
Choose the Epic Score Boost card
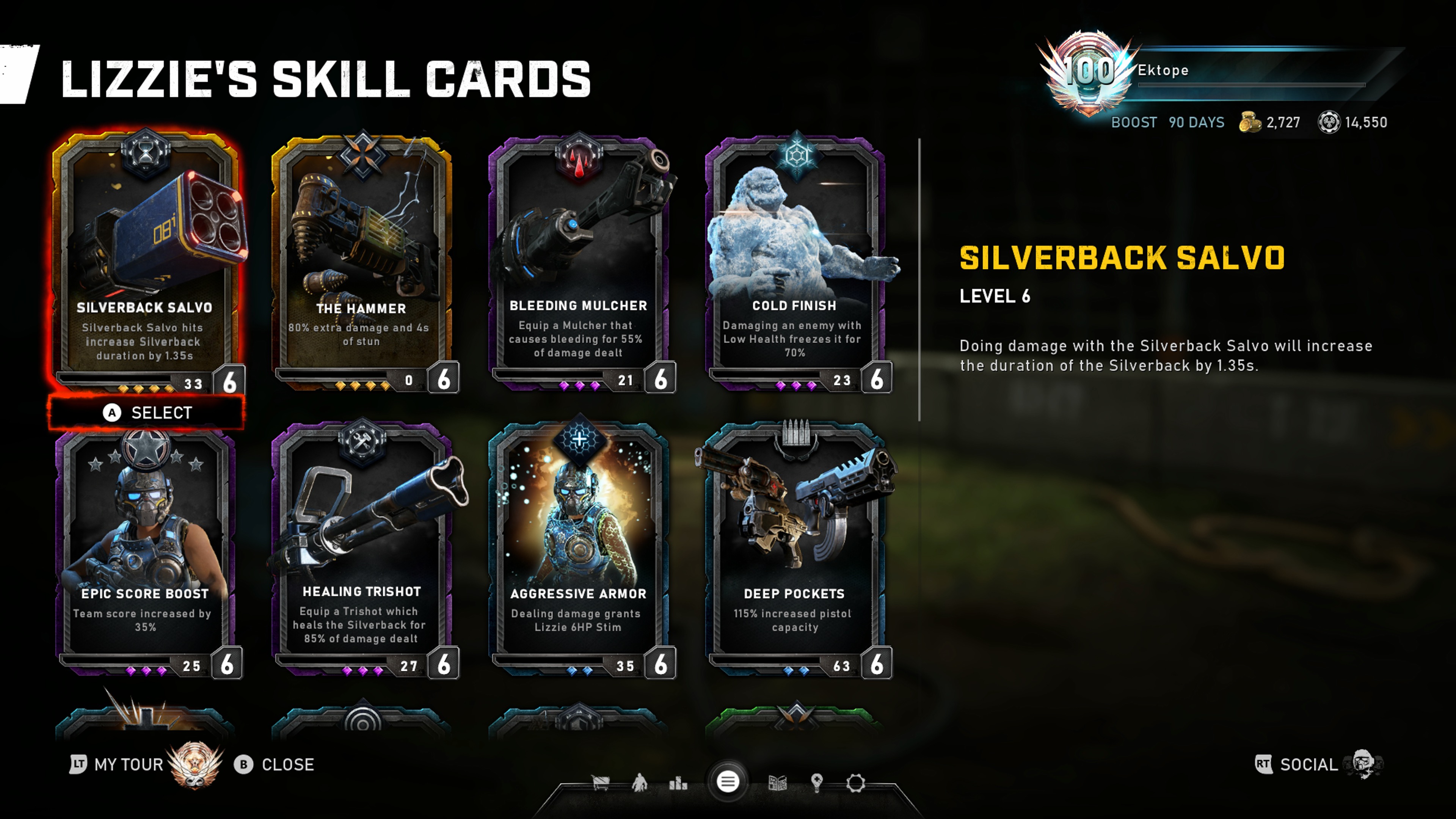pyautogui.click(x=145, y=548)
